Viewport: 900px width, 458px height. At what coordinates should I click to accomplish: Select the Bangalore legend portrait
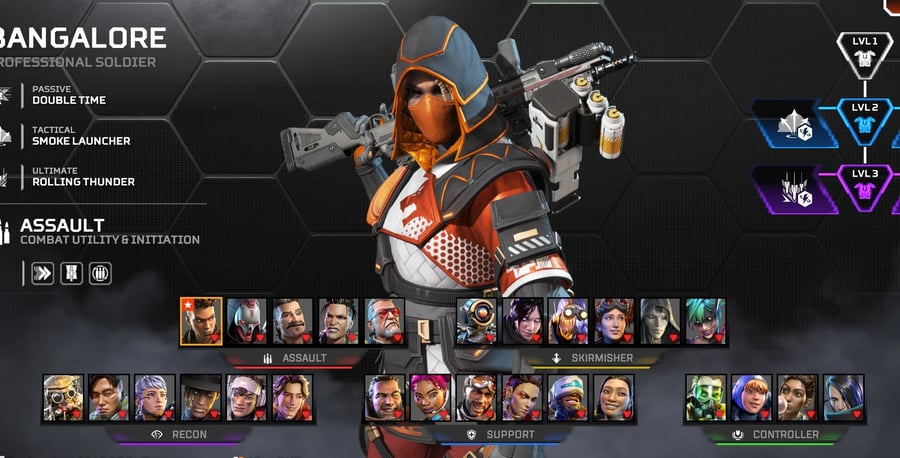(x=200, y=321)
